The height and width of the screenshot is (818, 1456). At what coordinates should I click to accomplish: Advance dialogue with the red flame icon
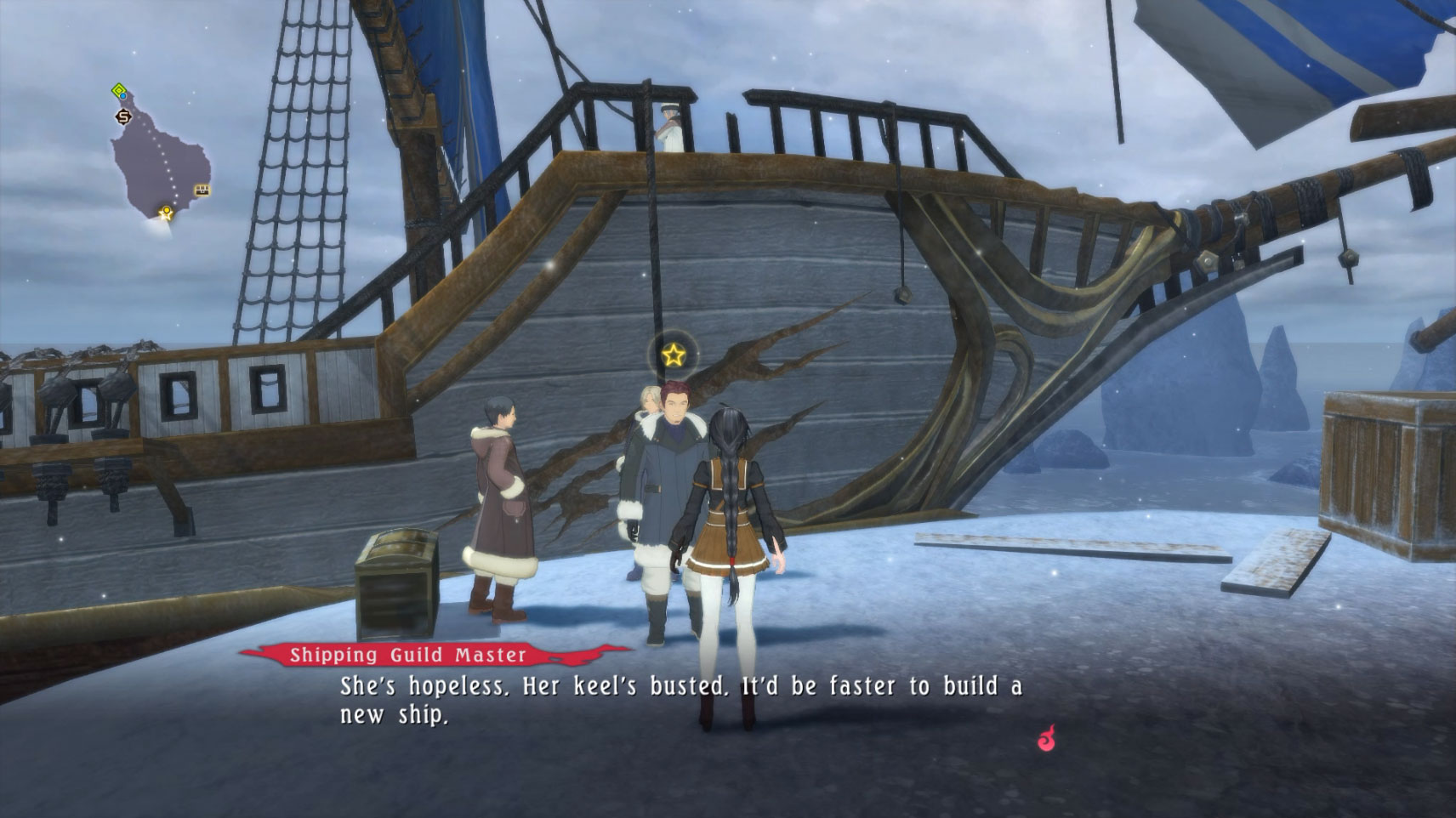click(x=1046, y=738)
